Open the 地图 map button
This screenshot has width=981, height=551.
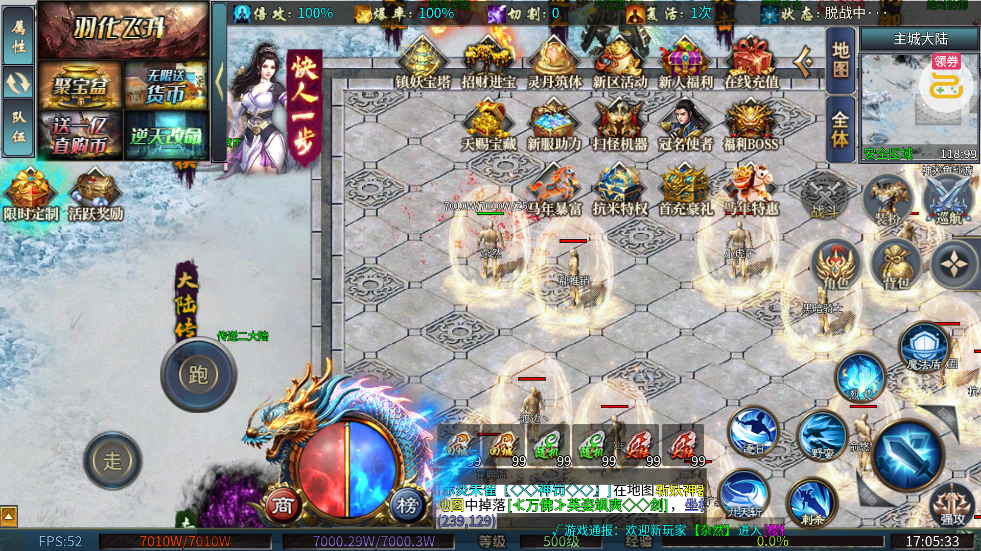click(x=841, y=58)
